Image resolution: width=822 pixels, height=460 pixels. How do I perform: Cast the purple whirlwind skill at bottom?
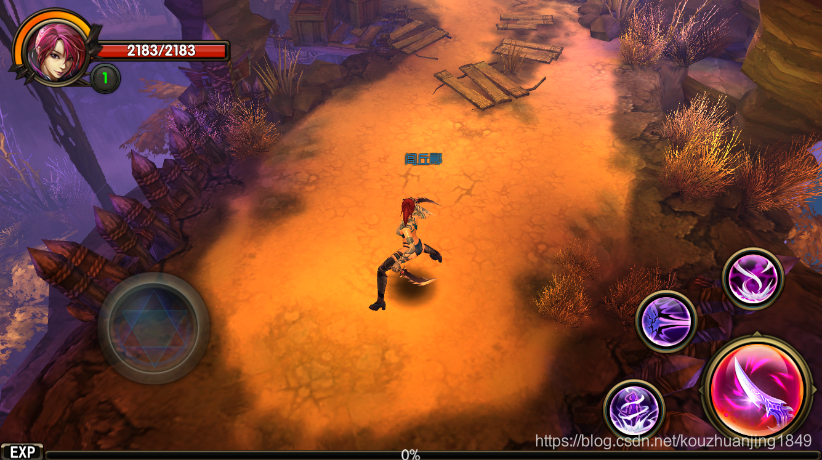coord(634,410)
